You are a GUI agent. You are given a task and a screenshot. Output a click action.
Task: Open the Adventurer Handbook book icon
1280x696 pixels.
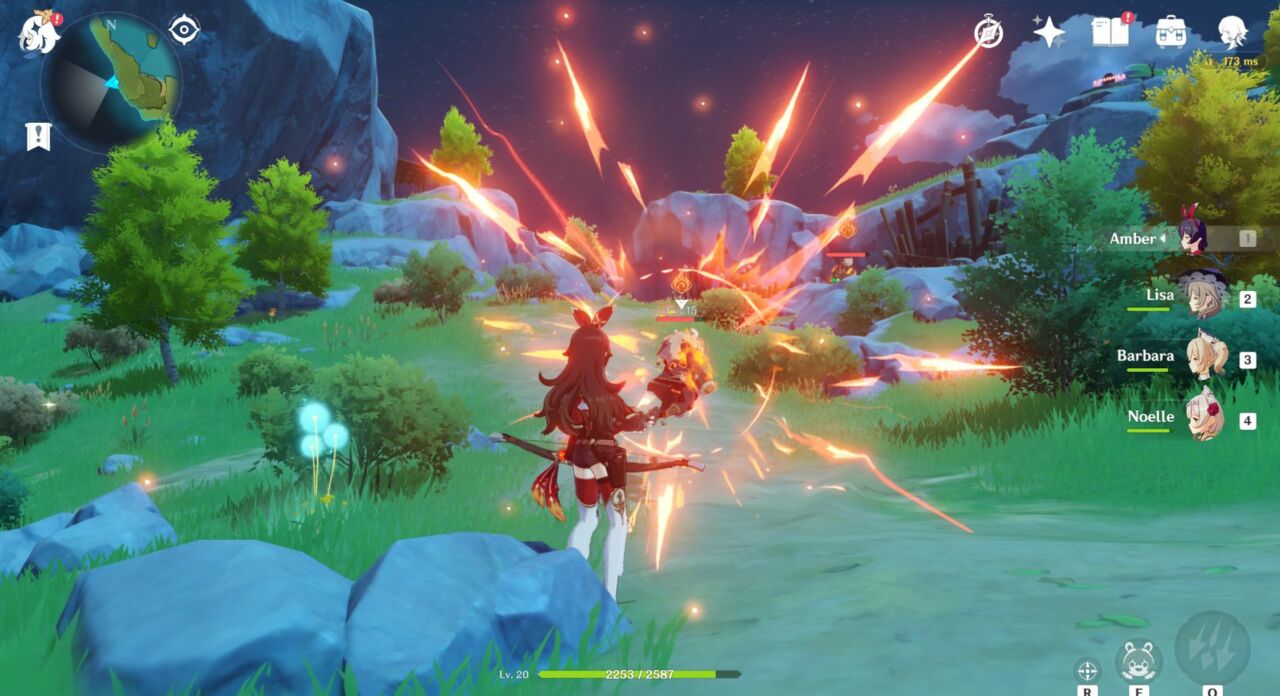click(x=1110, y=32)
